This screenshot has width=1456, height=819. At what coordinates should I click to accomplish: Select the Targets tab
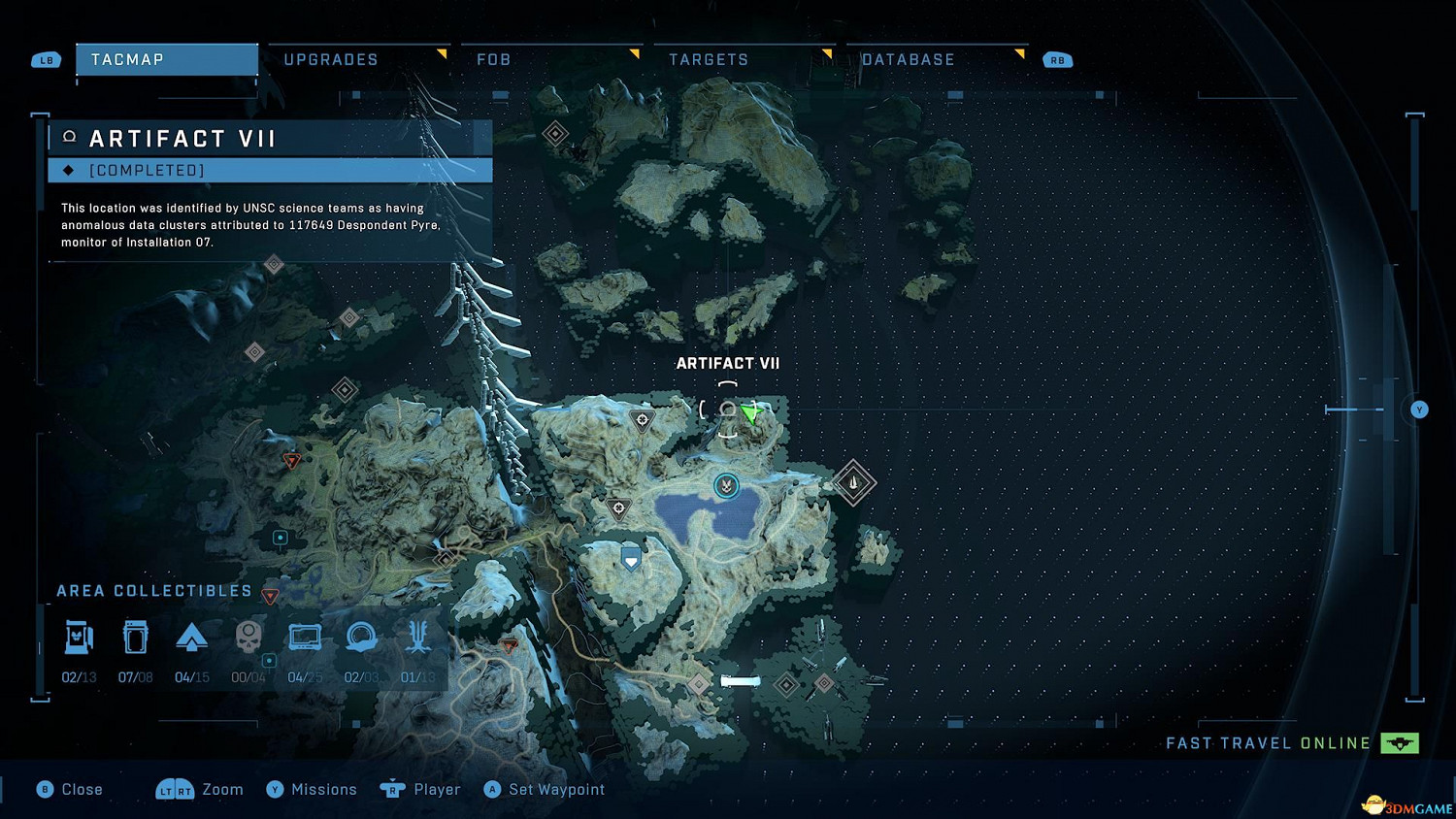[709, 60]
